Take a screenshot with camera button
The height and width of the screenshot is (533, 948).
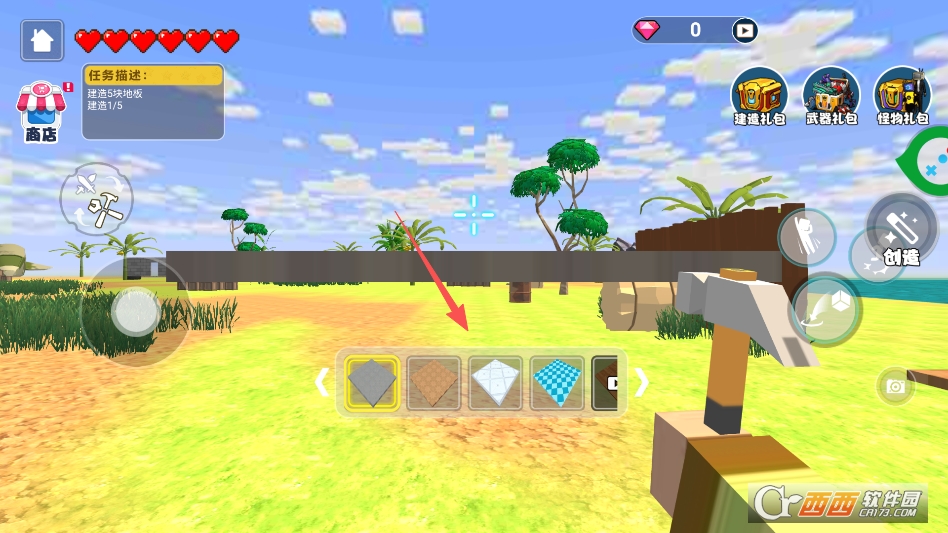click(x=895, y=386)
